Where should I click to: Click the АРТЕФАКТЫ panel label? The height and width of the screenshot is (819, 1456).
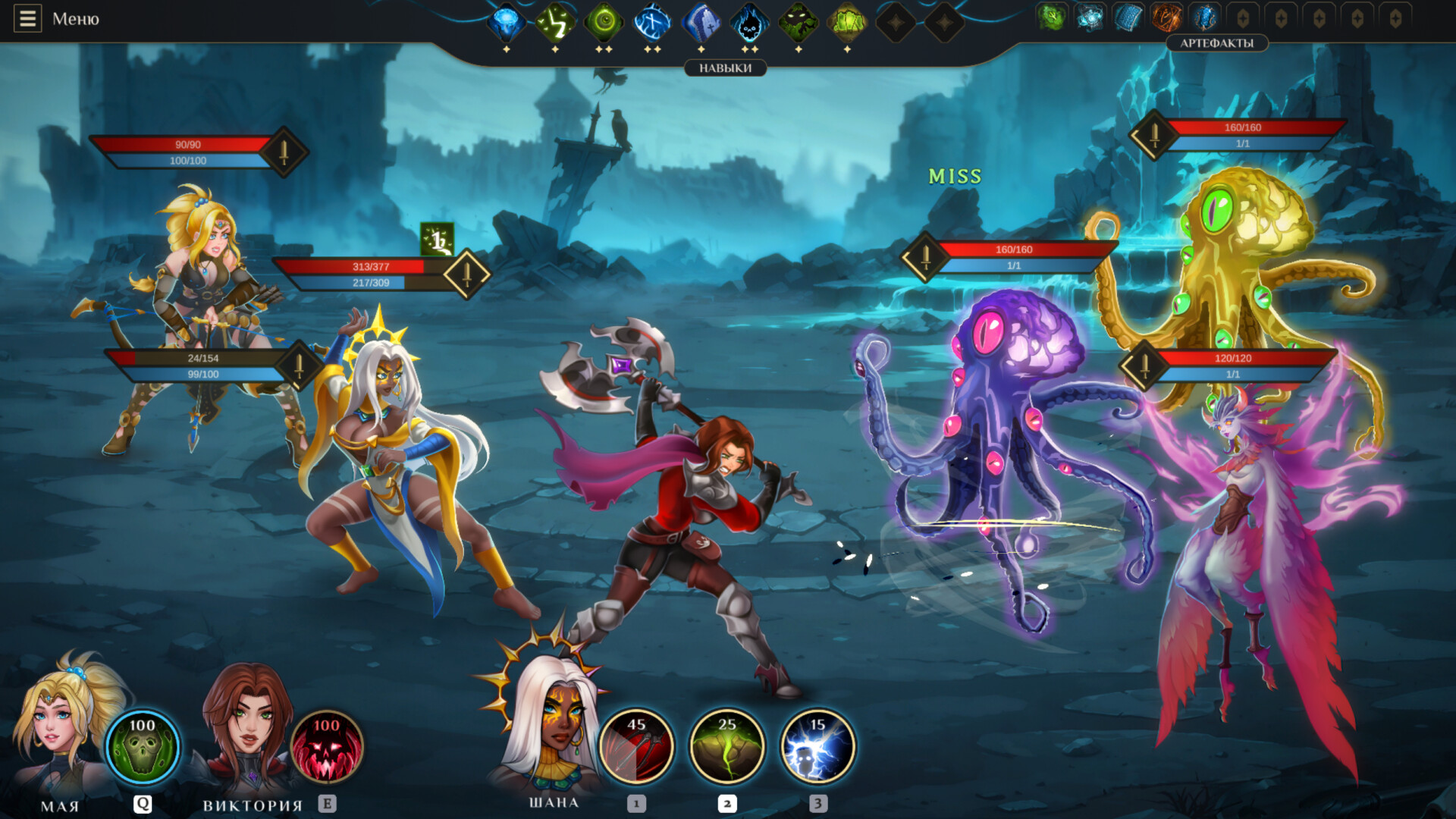pyautogui.click(x=1216, y=43)
